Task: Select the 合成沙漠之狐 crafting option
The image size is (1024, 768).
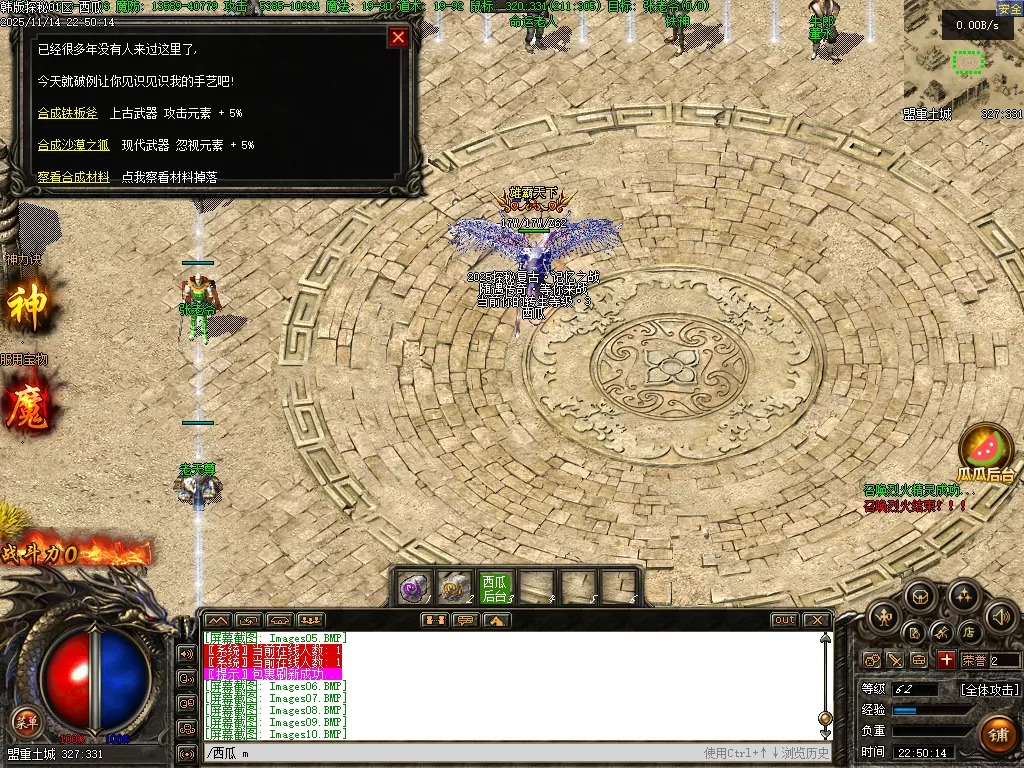Action: coord(73,145)
